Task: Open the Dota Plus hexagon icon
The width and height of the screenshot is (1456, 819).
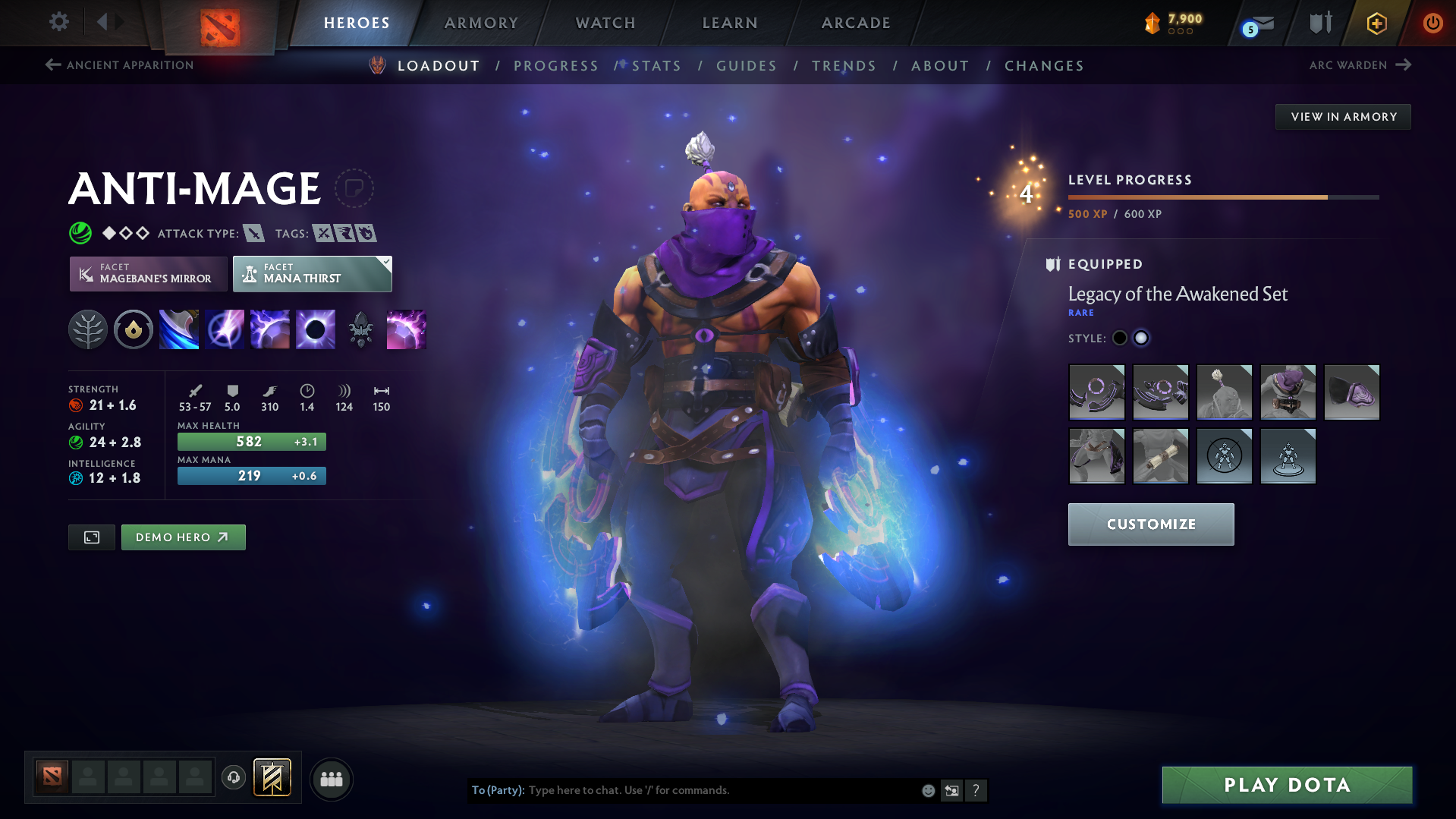Action: click(x=1376, y=23)
